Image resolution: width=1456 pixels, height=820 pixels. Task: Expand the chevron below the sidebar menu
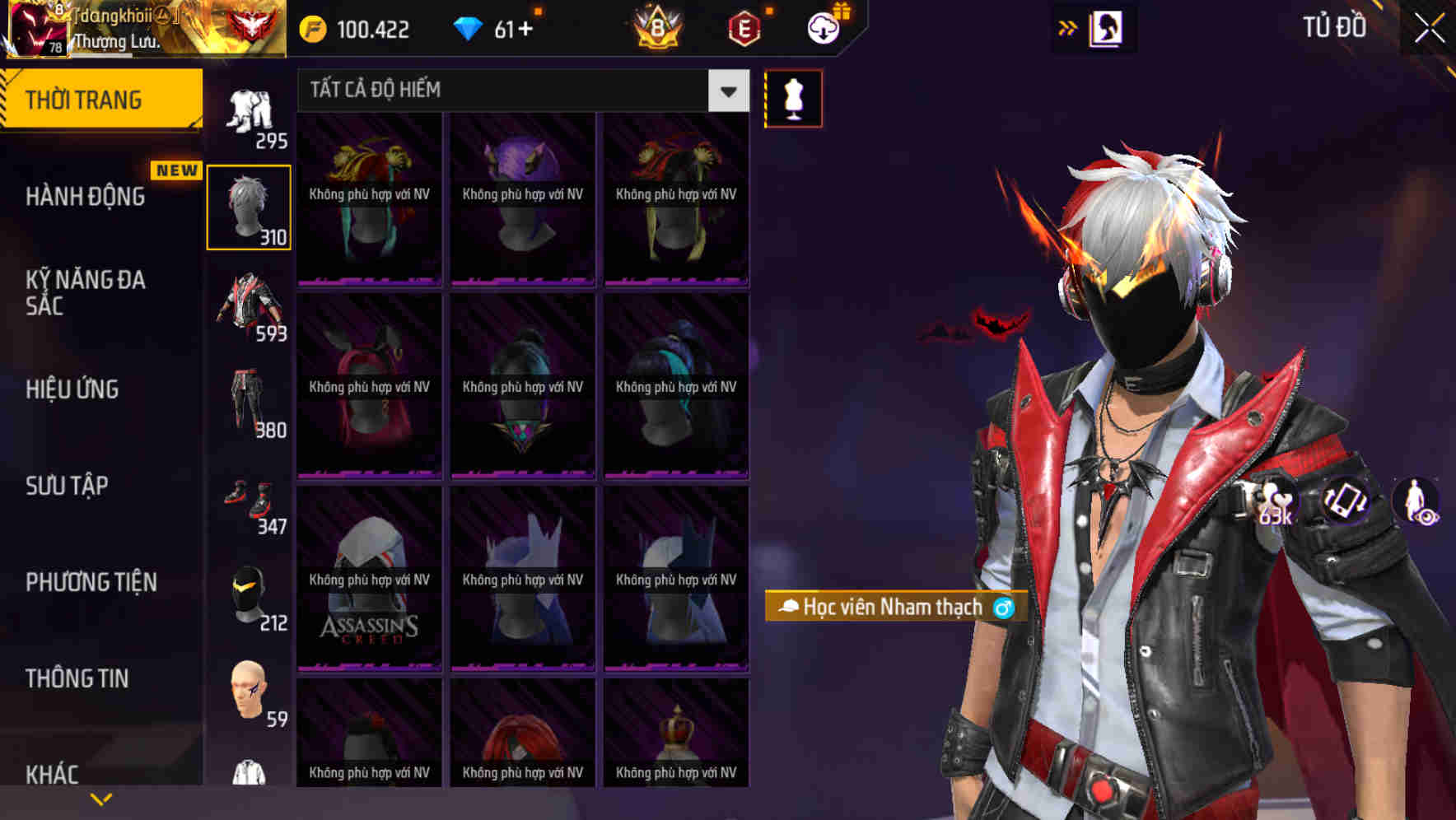(x=100, y=798)
